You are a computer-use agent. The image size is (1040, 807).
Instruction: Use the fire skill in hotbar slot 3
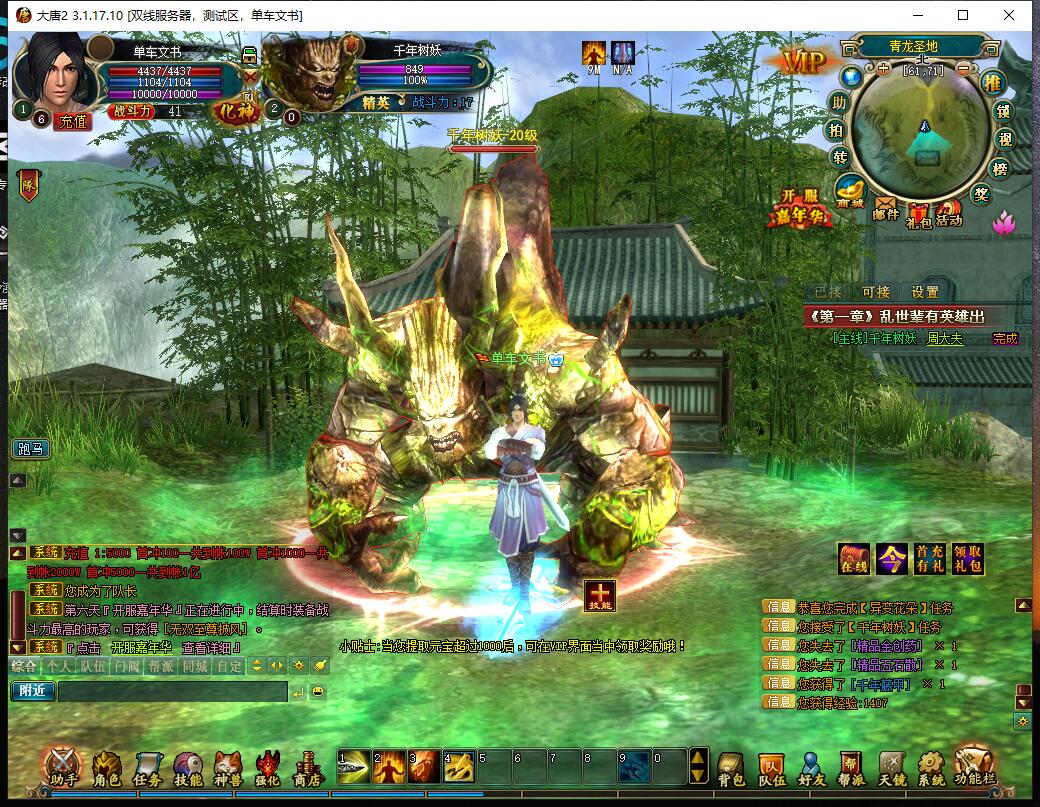[423, 766]
